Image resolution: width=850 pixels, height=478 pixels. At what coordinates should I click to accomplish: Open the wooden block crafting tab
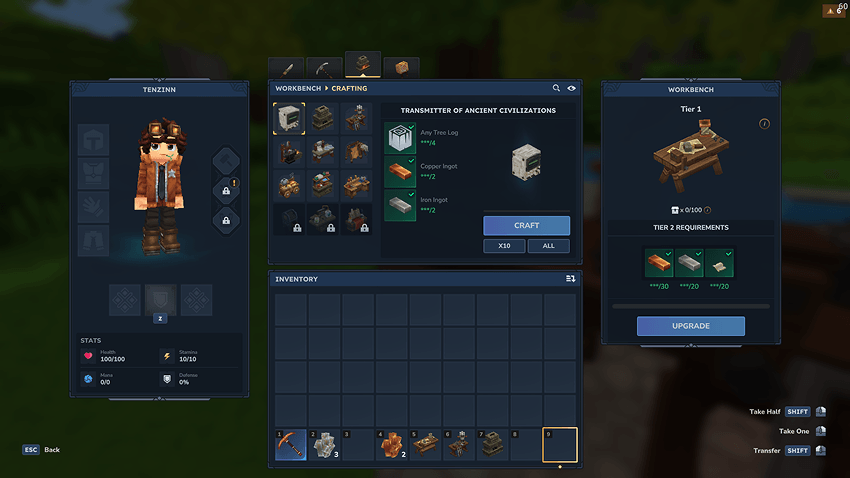(401, 68)
